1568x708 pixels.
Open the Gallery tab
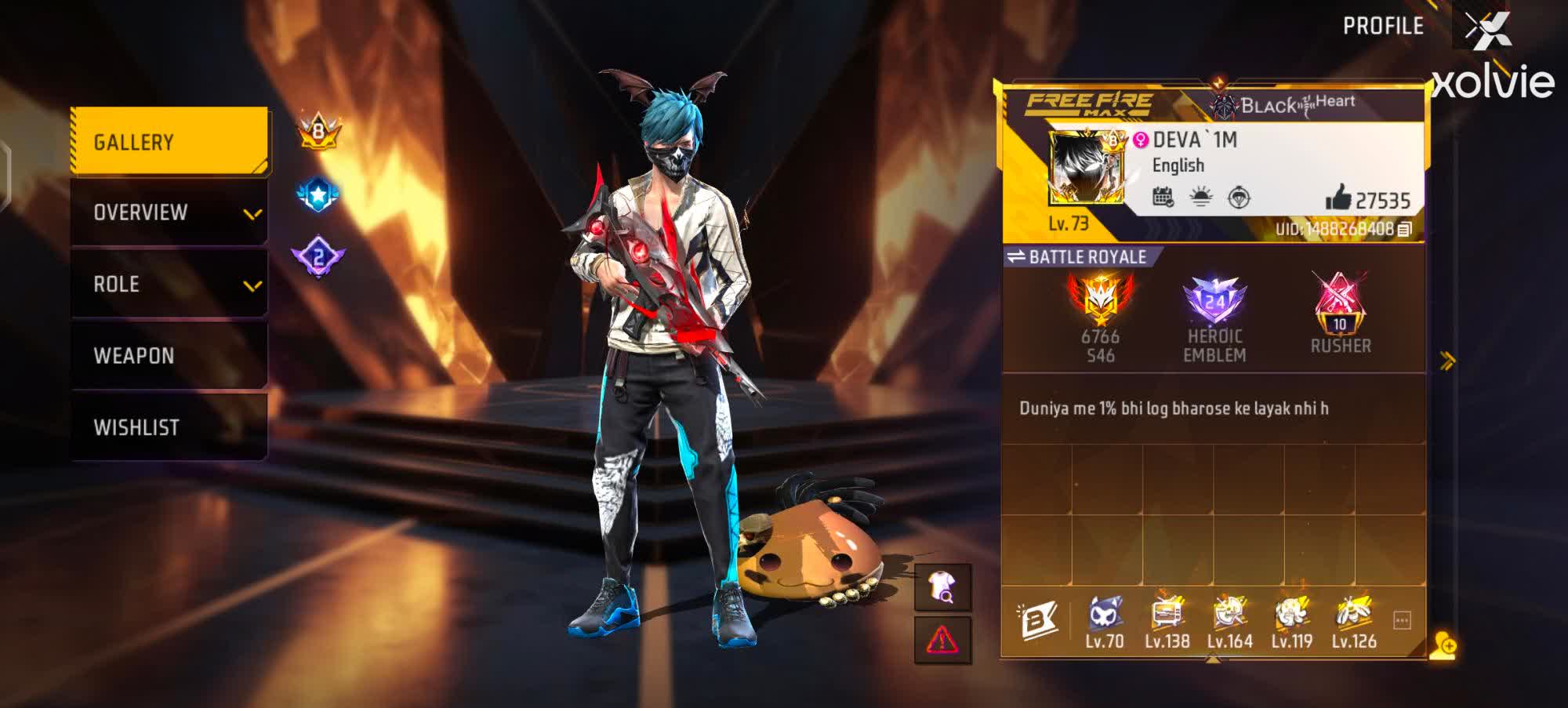[169, 142]
